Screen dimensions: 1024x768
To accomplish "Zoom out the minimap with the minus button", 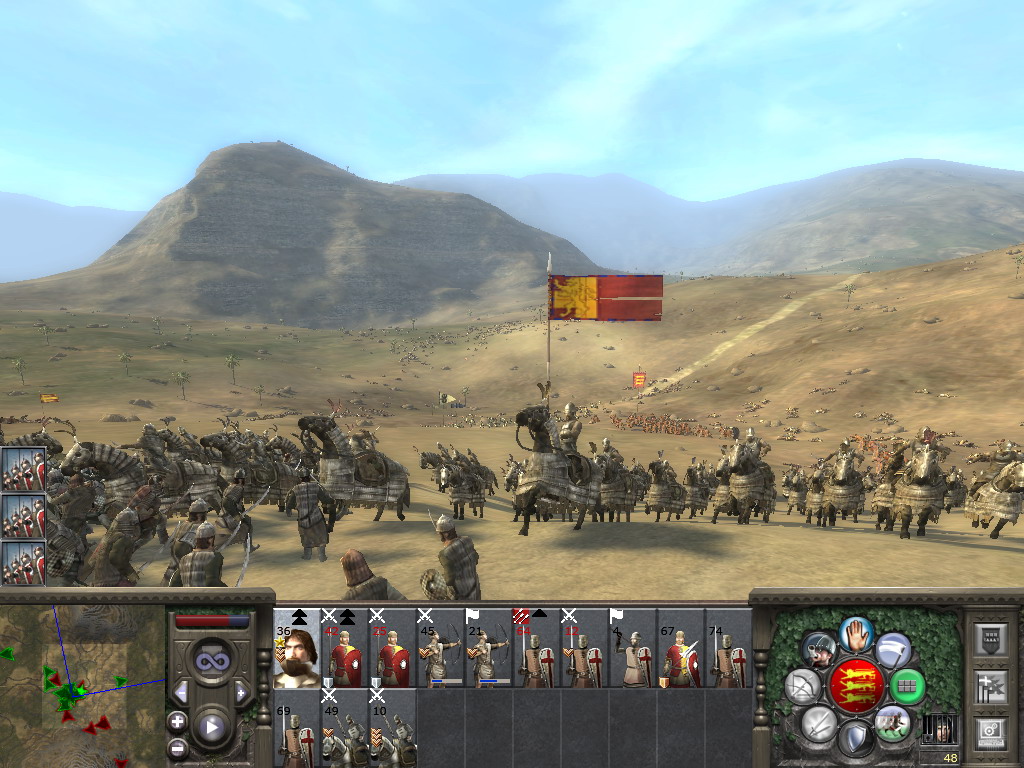I will tap(178, 747).
